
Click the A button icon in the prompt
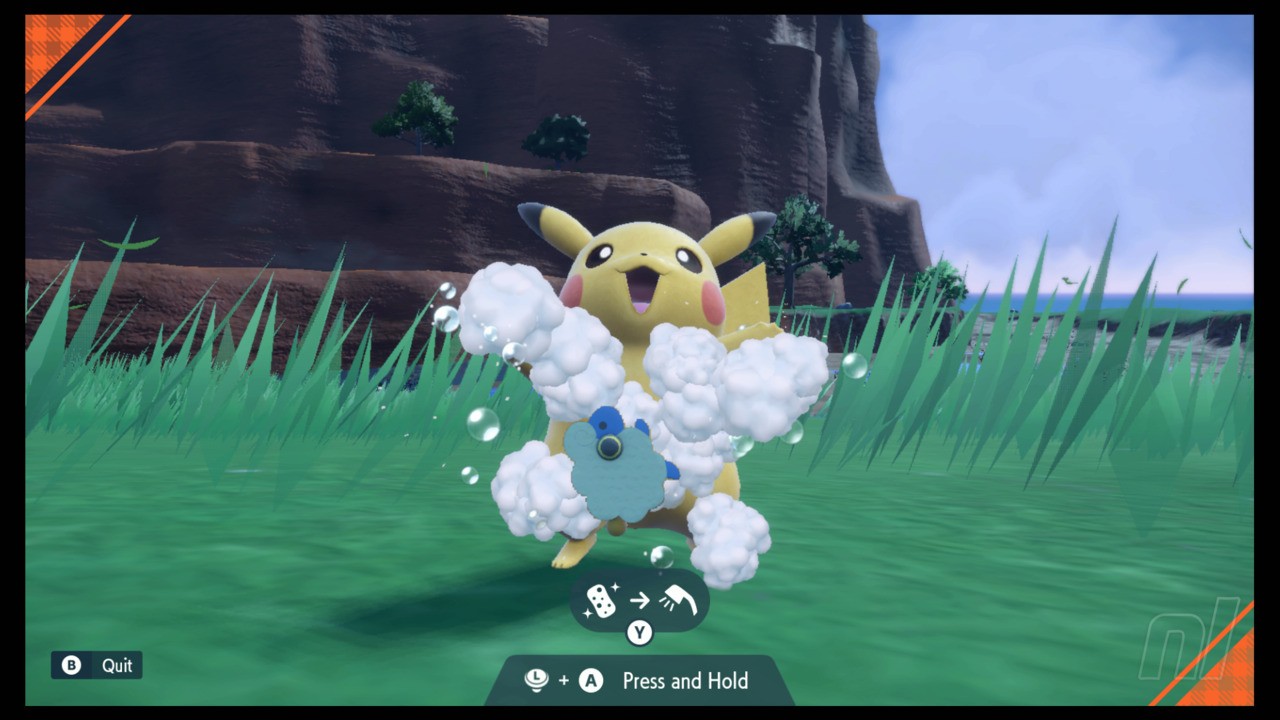[x=590, y=681]
